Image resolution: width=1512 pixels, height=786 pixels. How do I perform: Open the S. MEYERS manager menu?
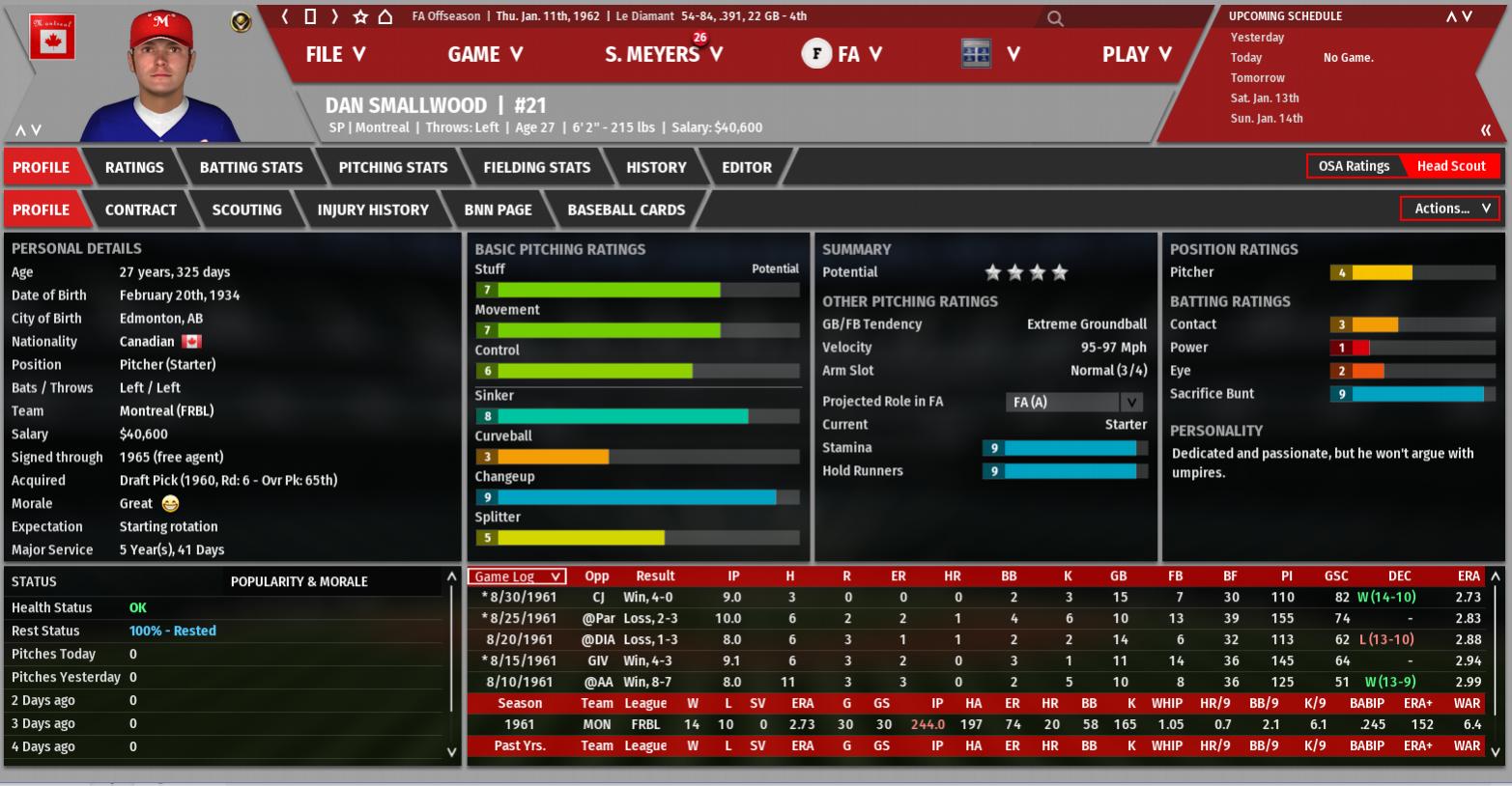click(663, 54)
